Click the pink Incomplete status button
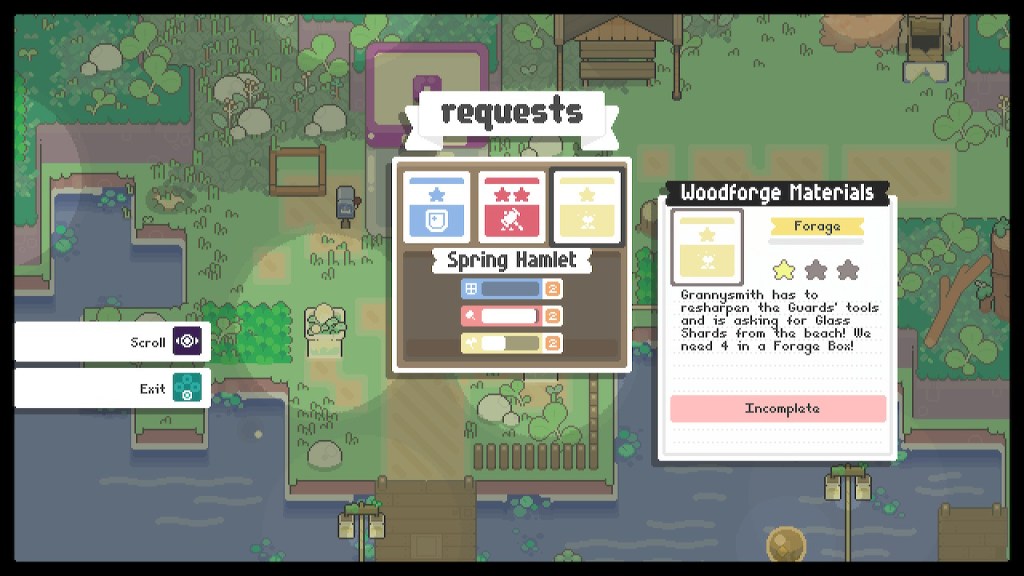The image size is (1024, 576). [x=778, y=408]
